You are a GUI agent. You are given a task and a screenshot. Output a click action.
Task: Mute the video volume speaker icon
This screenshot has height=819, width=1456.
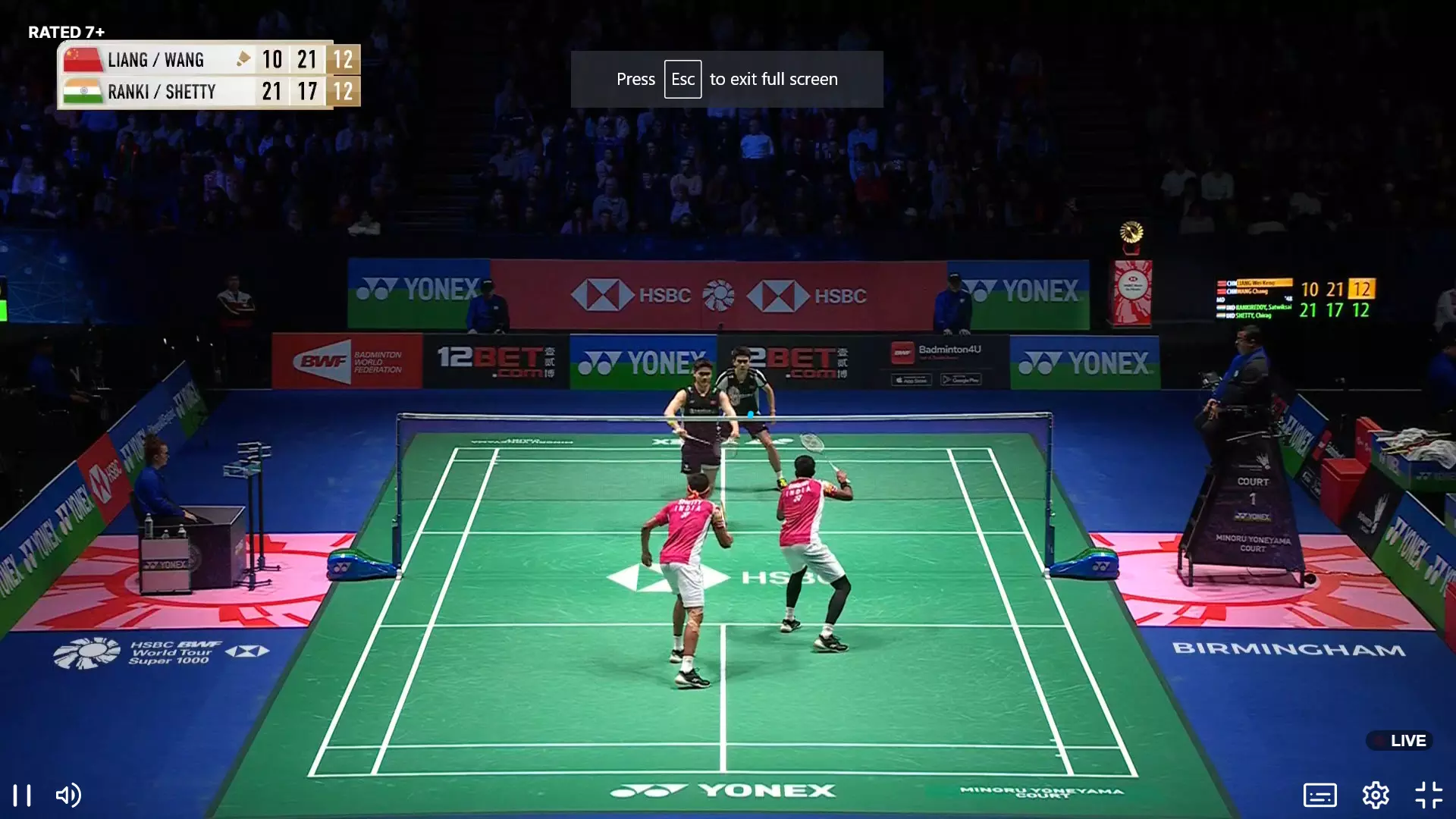(x=68, y=795)
